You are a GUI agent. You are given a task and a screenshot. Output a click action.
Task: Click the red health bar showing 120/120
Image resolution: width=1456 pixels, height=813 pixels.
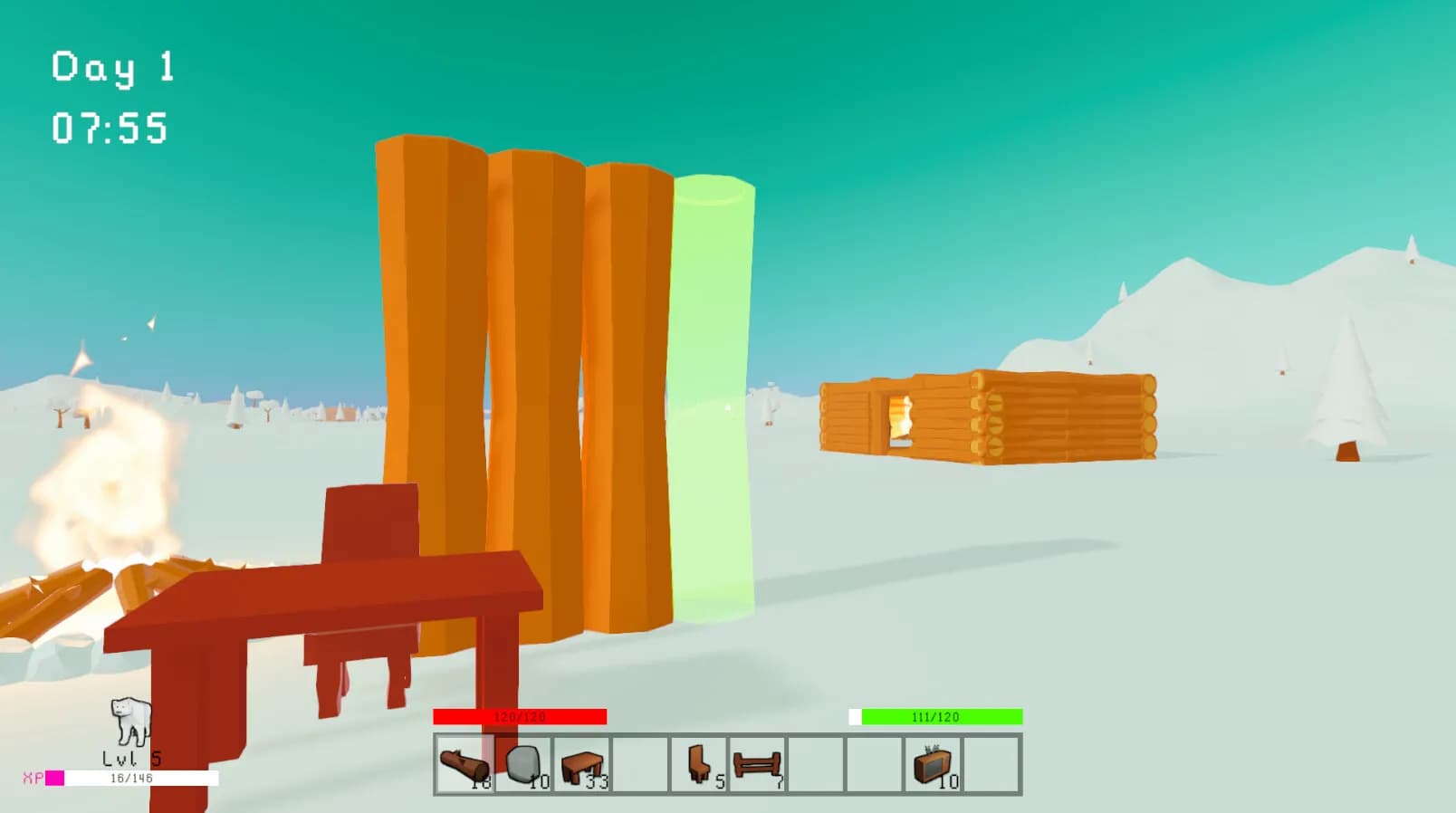click(x=520, y=716)
